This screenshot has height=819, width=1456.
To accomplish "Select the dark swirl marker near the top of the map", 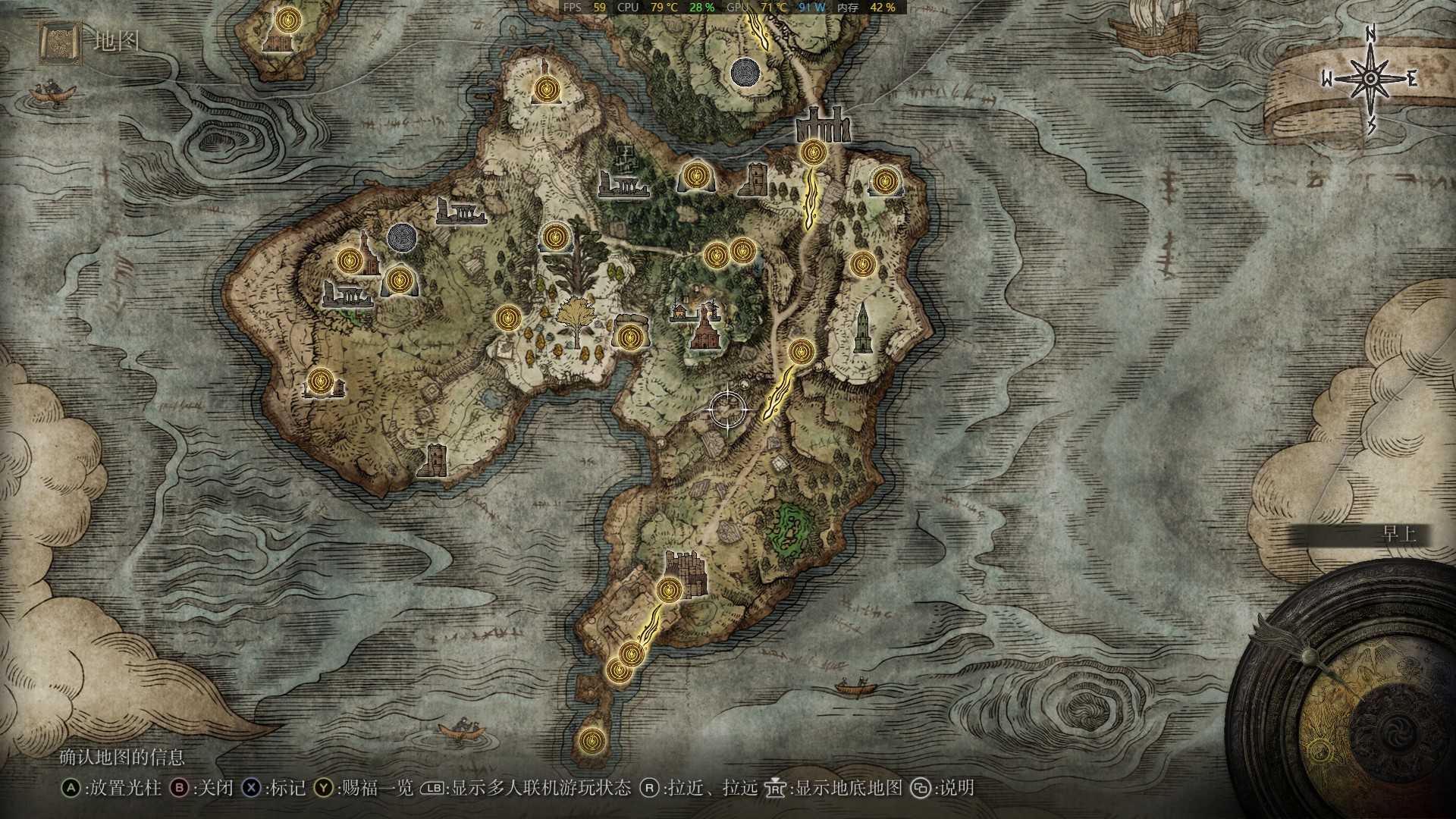I will click(745, 74).
